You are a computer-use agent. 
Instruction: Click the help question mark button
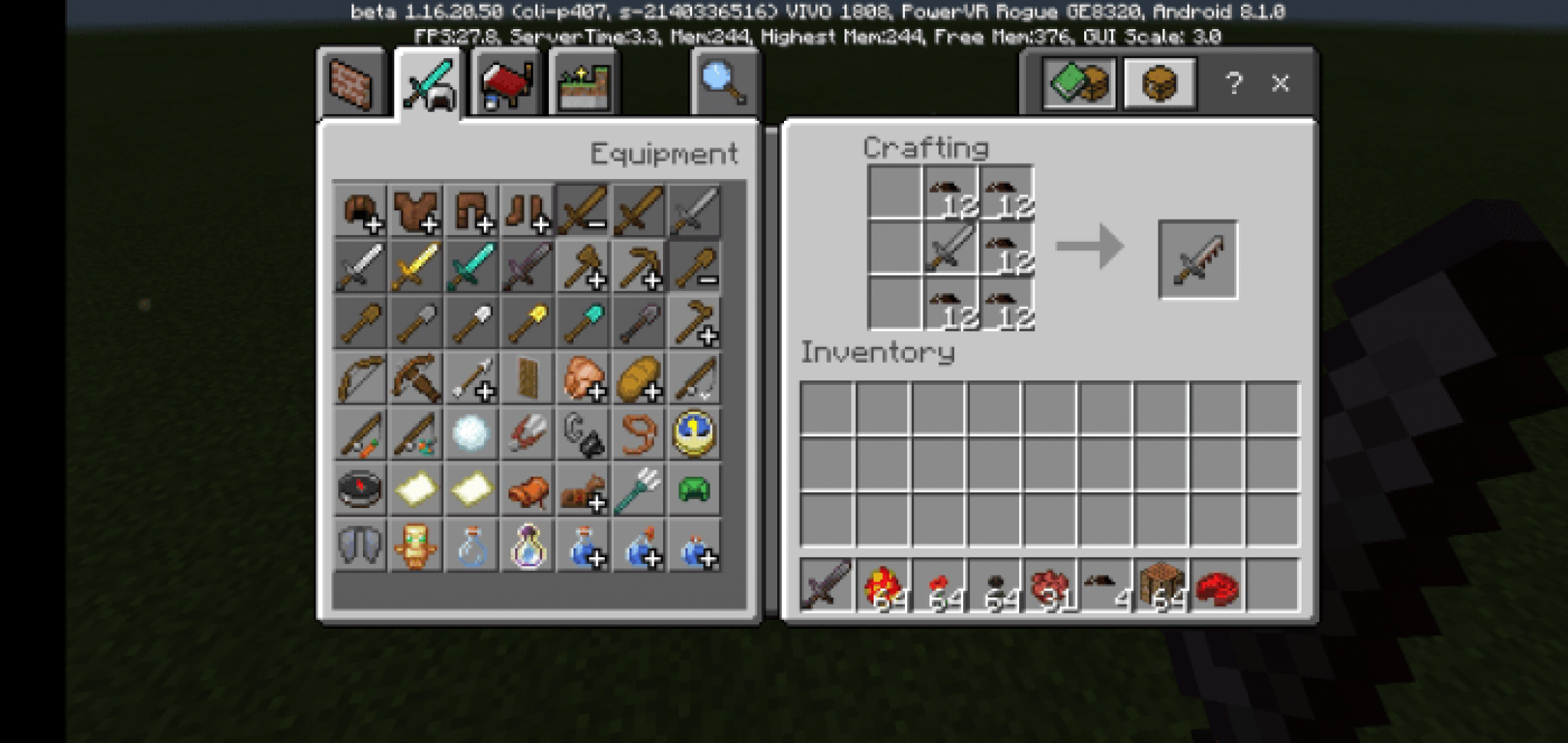[x=1233, y=84]
